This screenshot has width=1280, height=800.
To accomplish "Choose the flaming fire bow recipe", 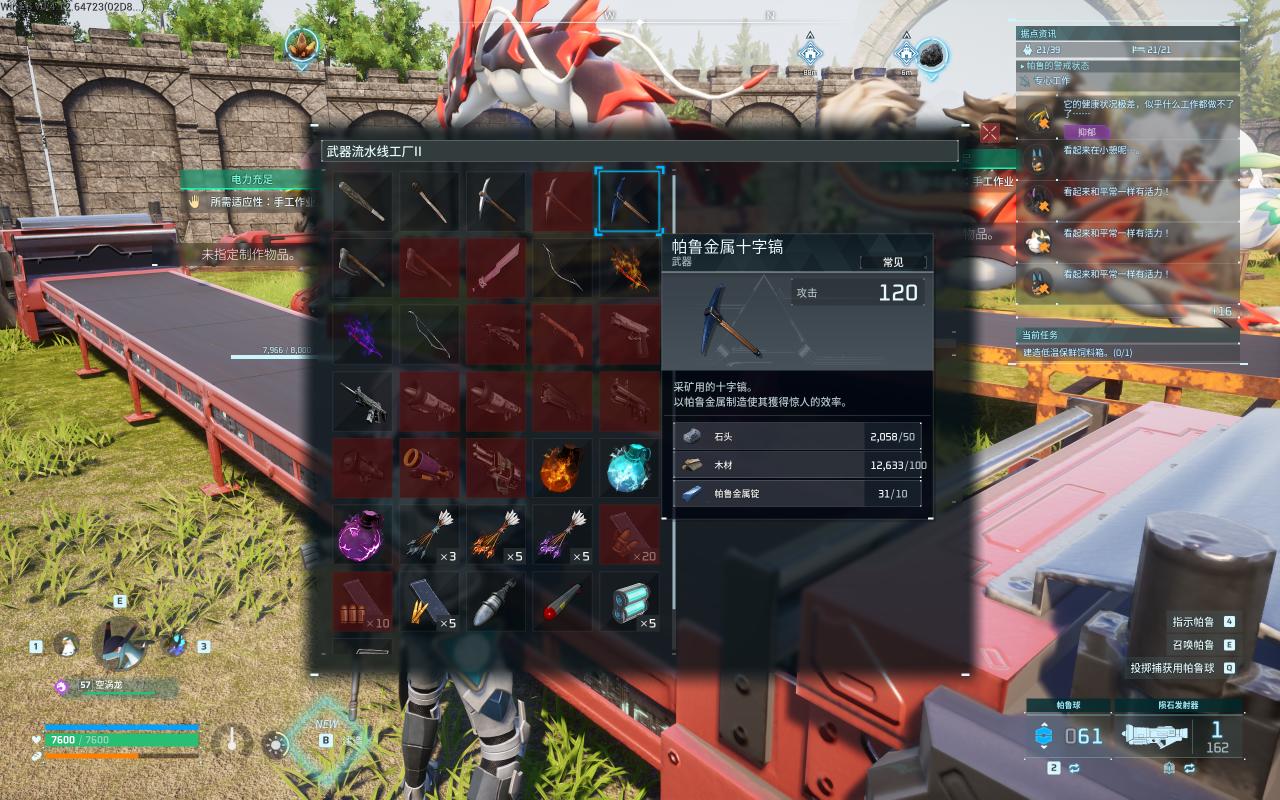I will [x=629, y=267].
